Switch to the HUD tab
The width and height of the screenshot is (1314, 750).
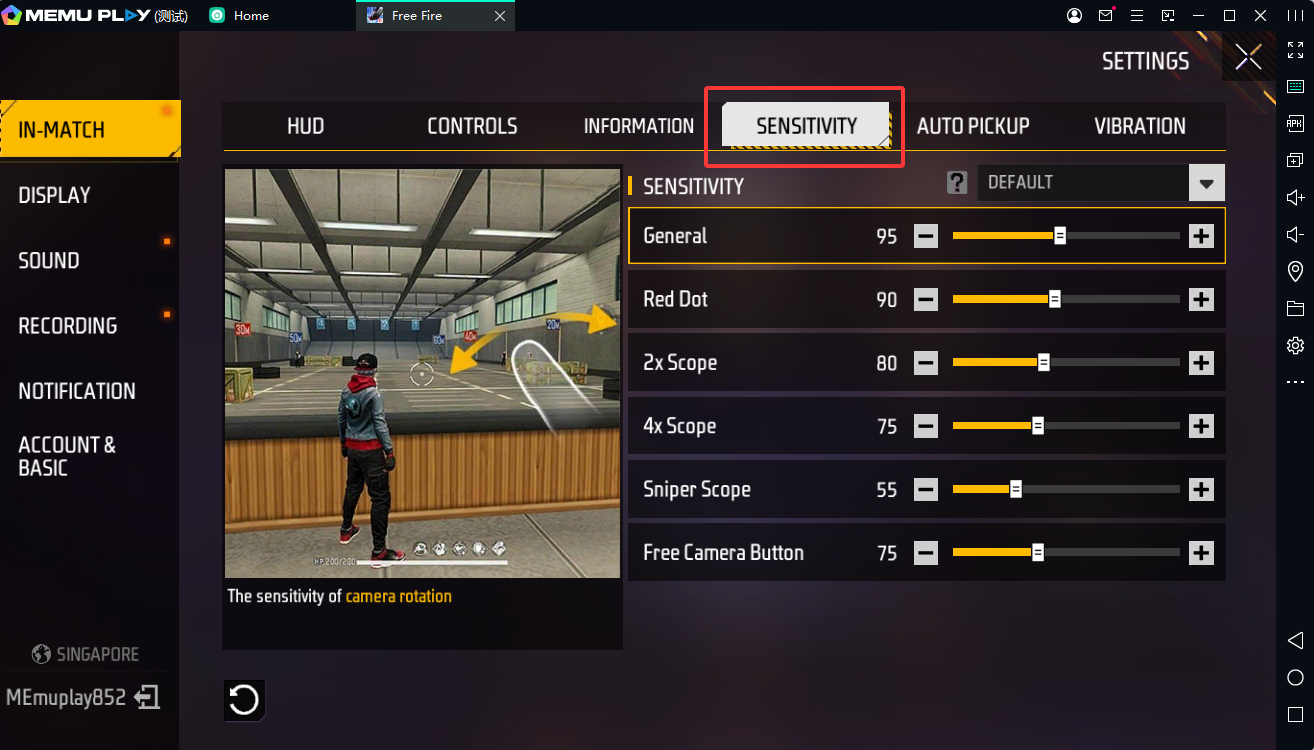(305, 126)
